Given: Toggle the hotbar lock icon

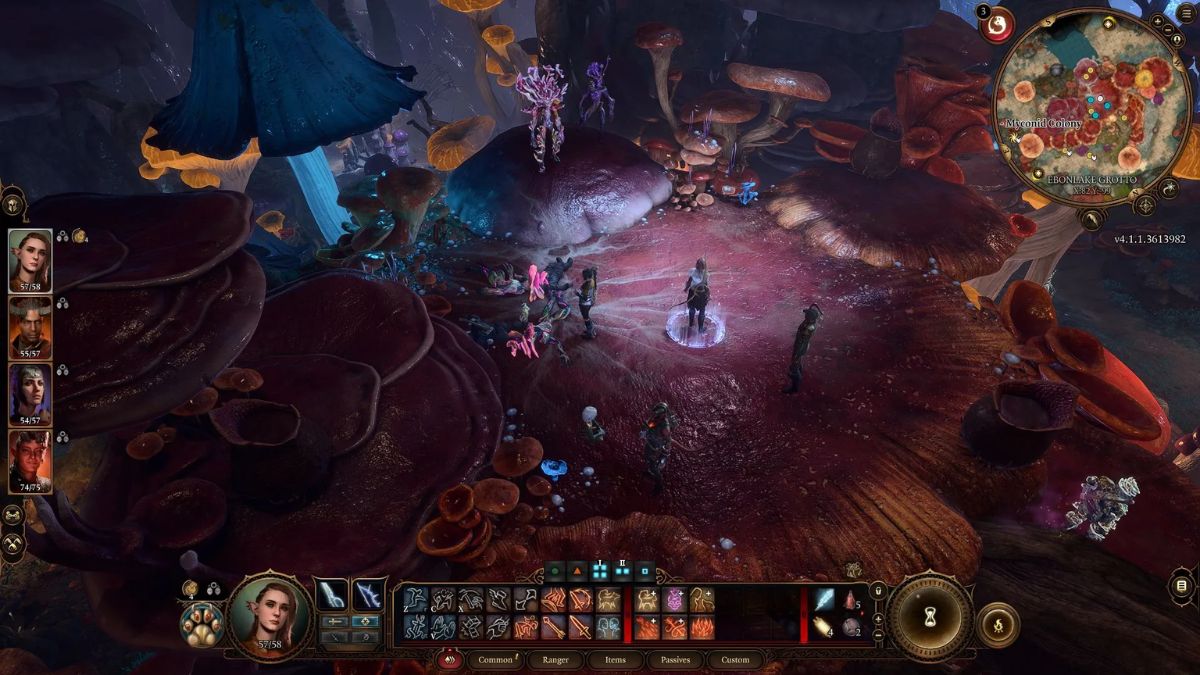Looking at the screenshot, I should 879,593.
